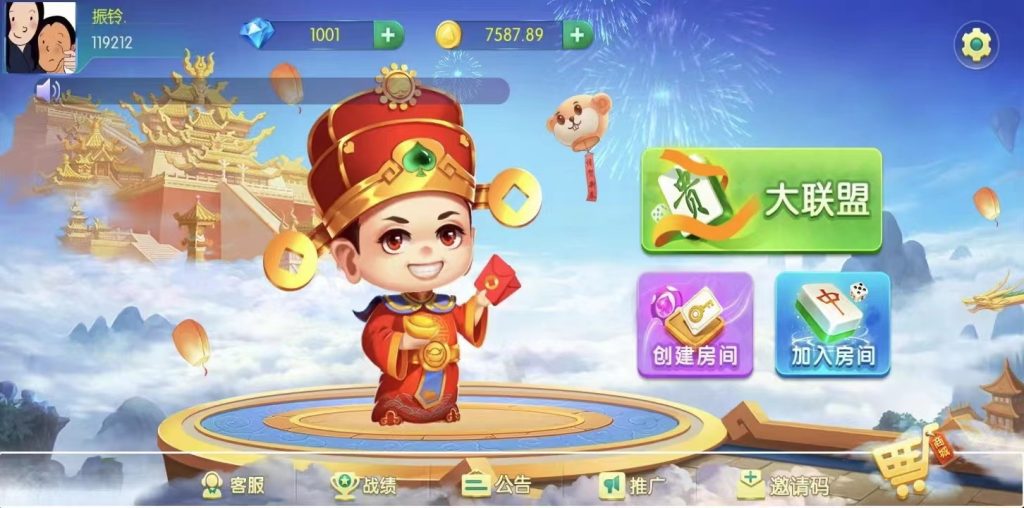The image size is (1024, 508).
Task: Open the gear settings menu
Action: [975, 44]
